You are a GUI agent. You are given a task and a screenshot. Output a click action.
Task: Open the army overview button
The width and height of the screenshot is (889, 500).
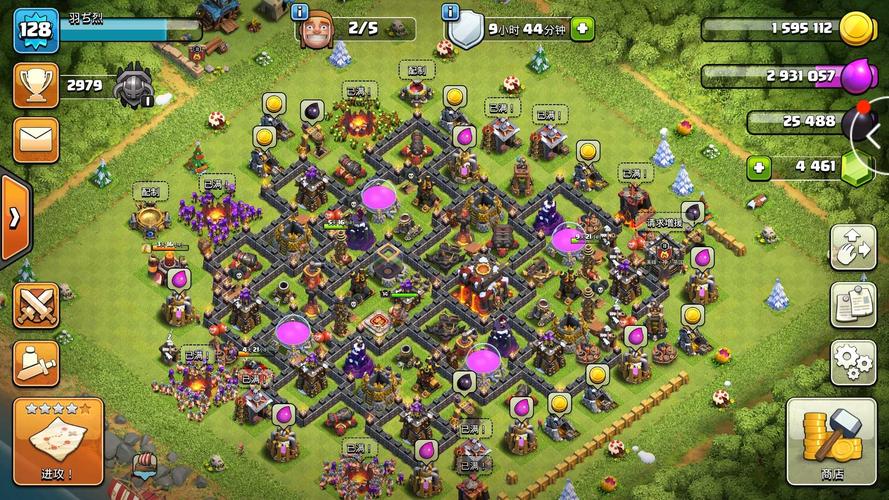coord(35,362)
